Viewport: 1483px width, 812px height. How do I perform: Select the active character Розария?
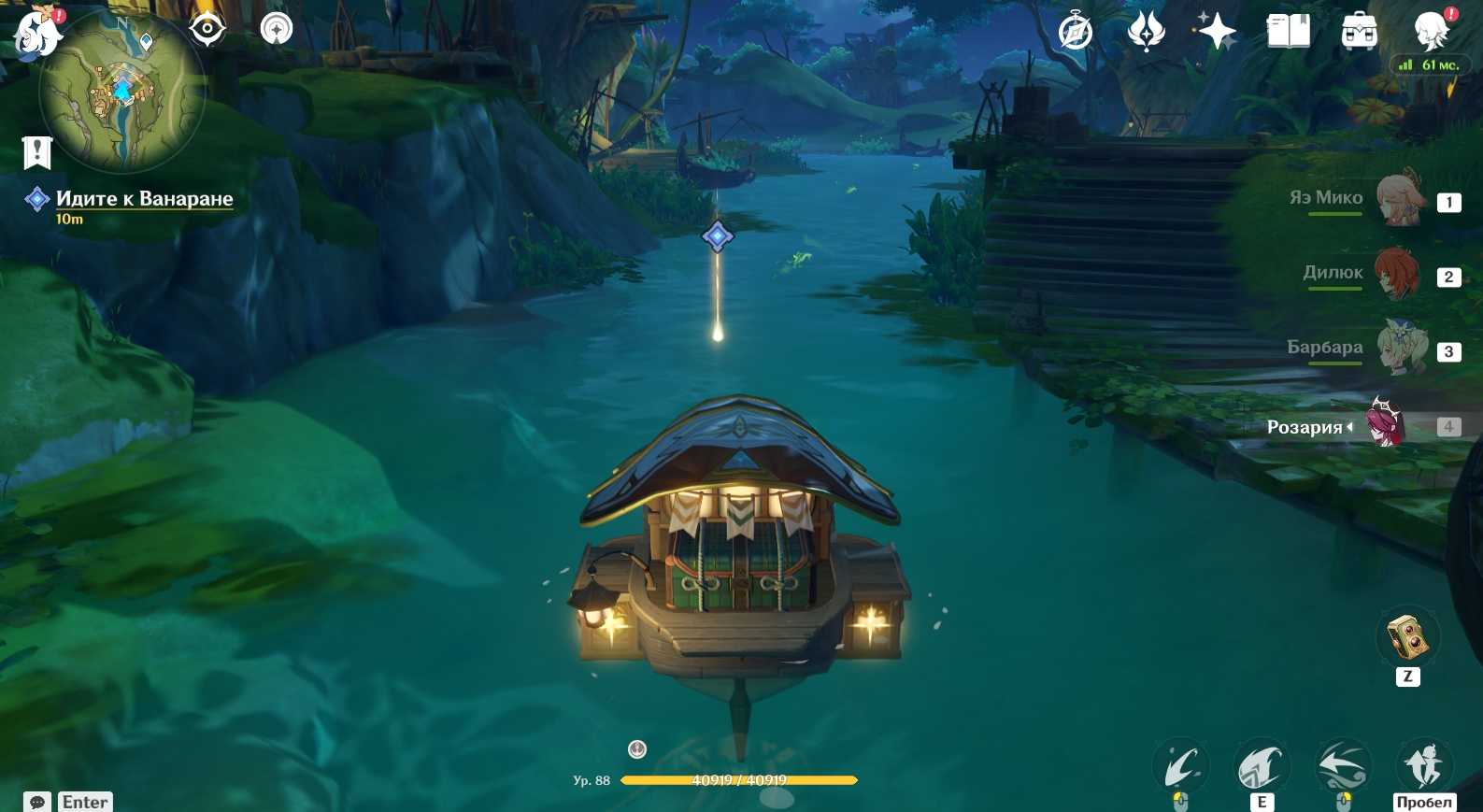pyautogui.click(x=1385, y=425)
